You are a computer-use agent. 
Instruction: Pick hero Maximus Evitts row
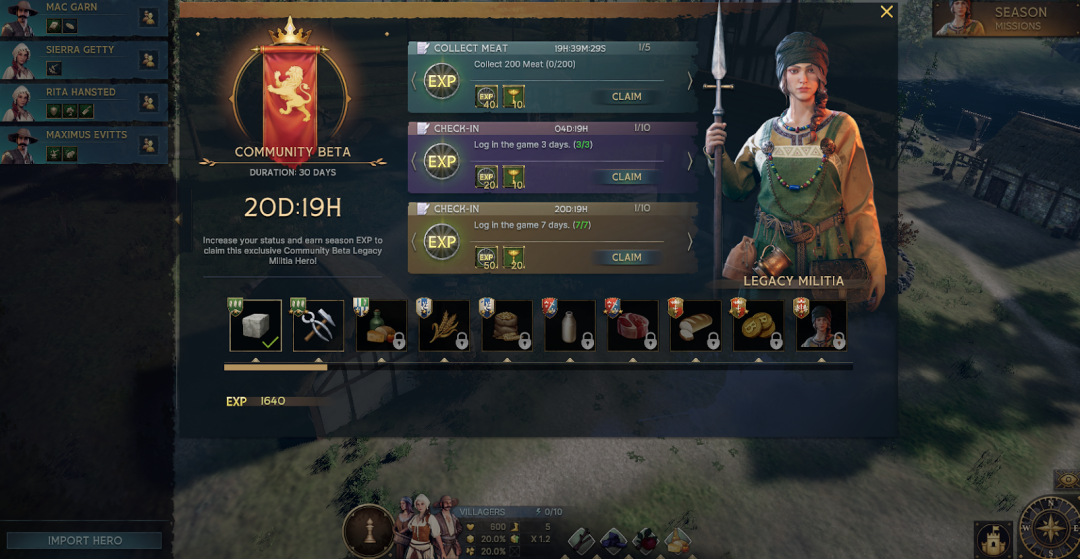tap(84, 144)
